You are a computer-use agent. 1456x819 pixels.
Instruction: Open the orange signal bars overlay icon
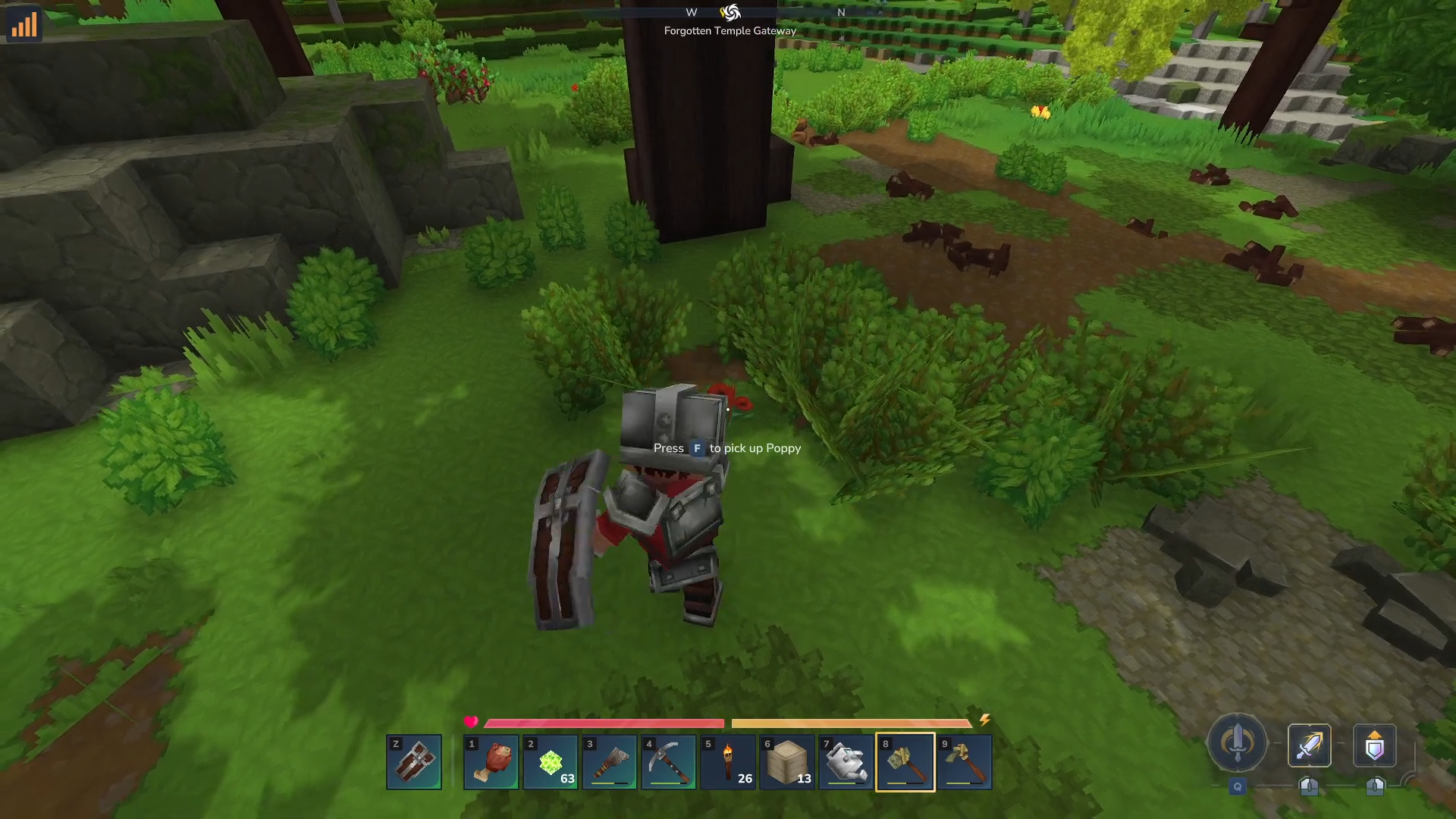[x=24, y=25]
